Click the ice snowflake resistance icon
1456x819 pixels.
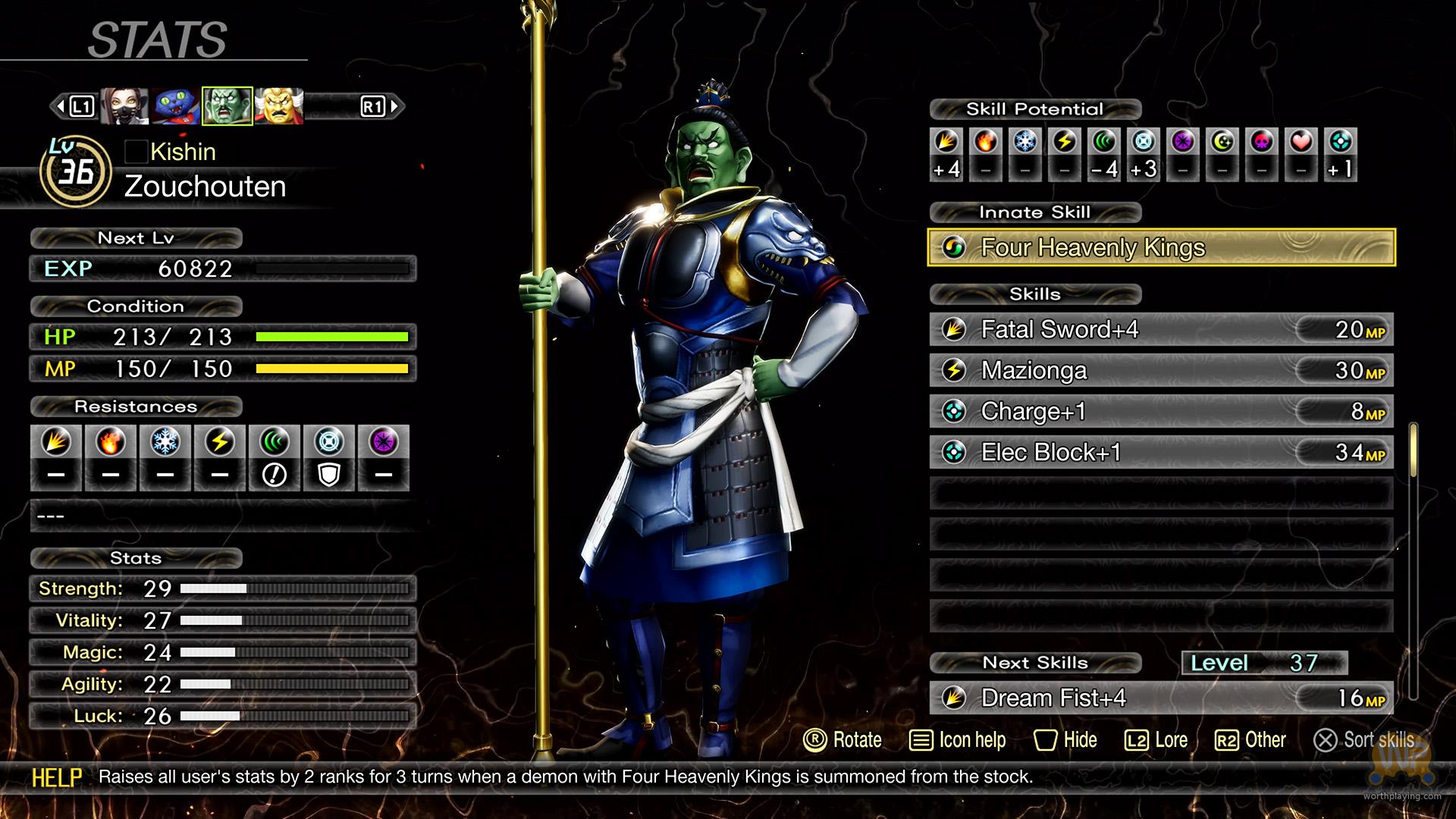[x=165, y=442]
